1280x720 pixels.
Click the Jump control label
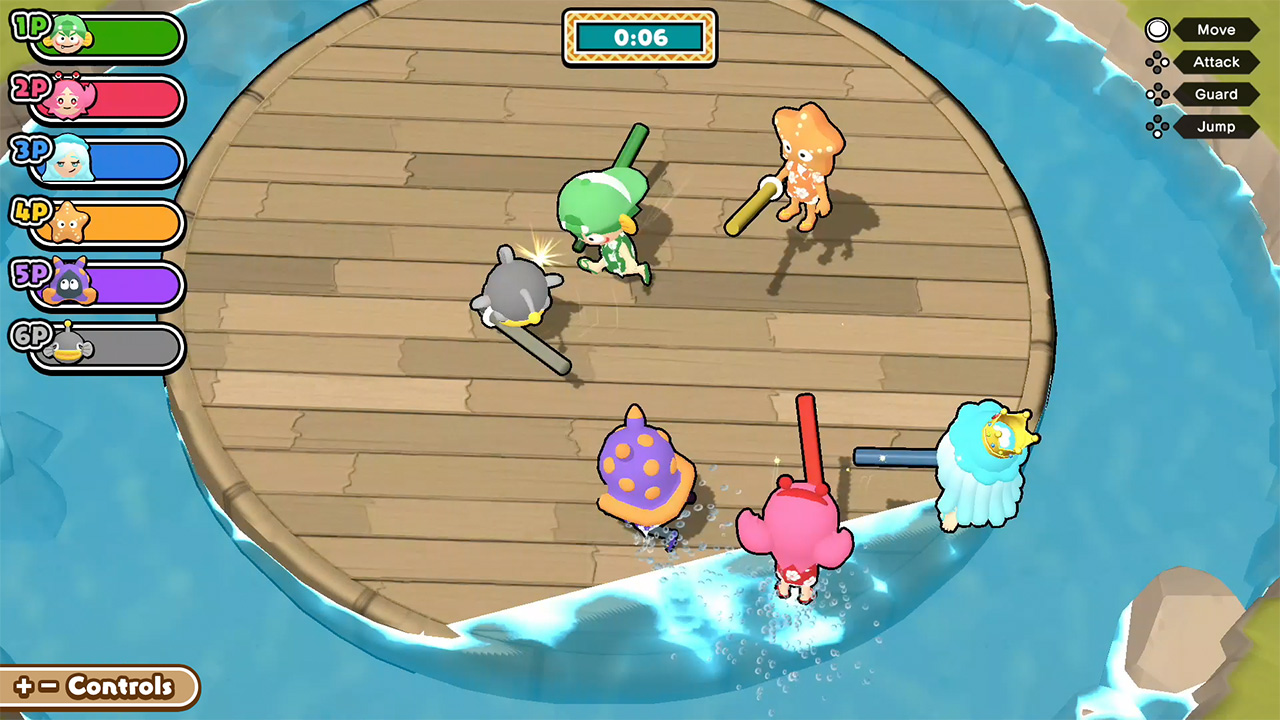[1215, 126]
